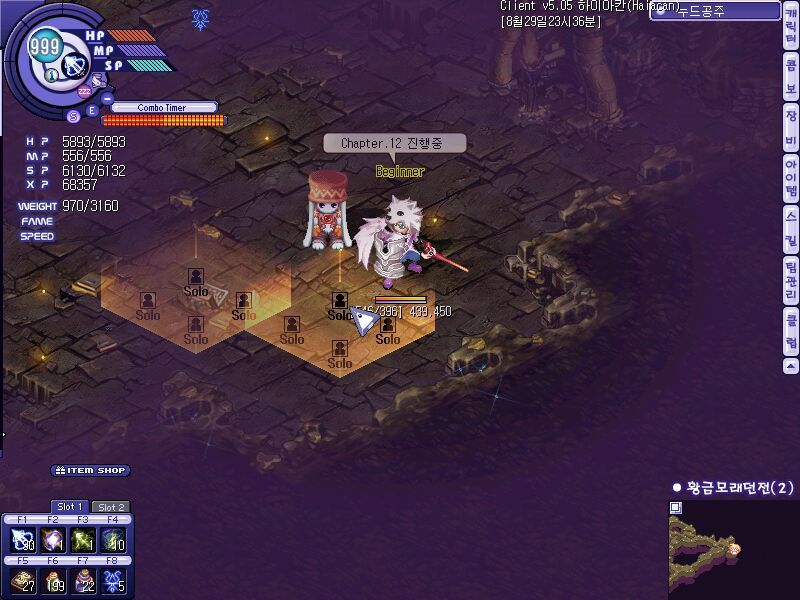Screen dimensions: 800x600
Task: Activate the F8 blue emblem skill
Action: [113, 581]
